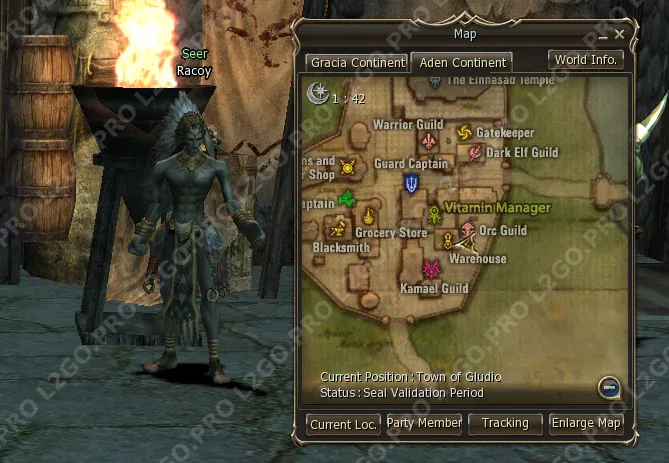This screenshot has height=463, width=669.
Task: Show current location on the map
Action: (x=343, y=424)
